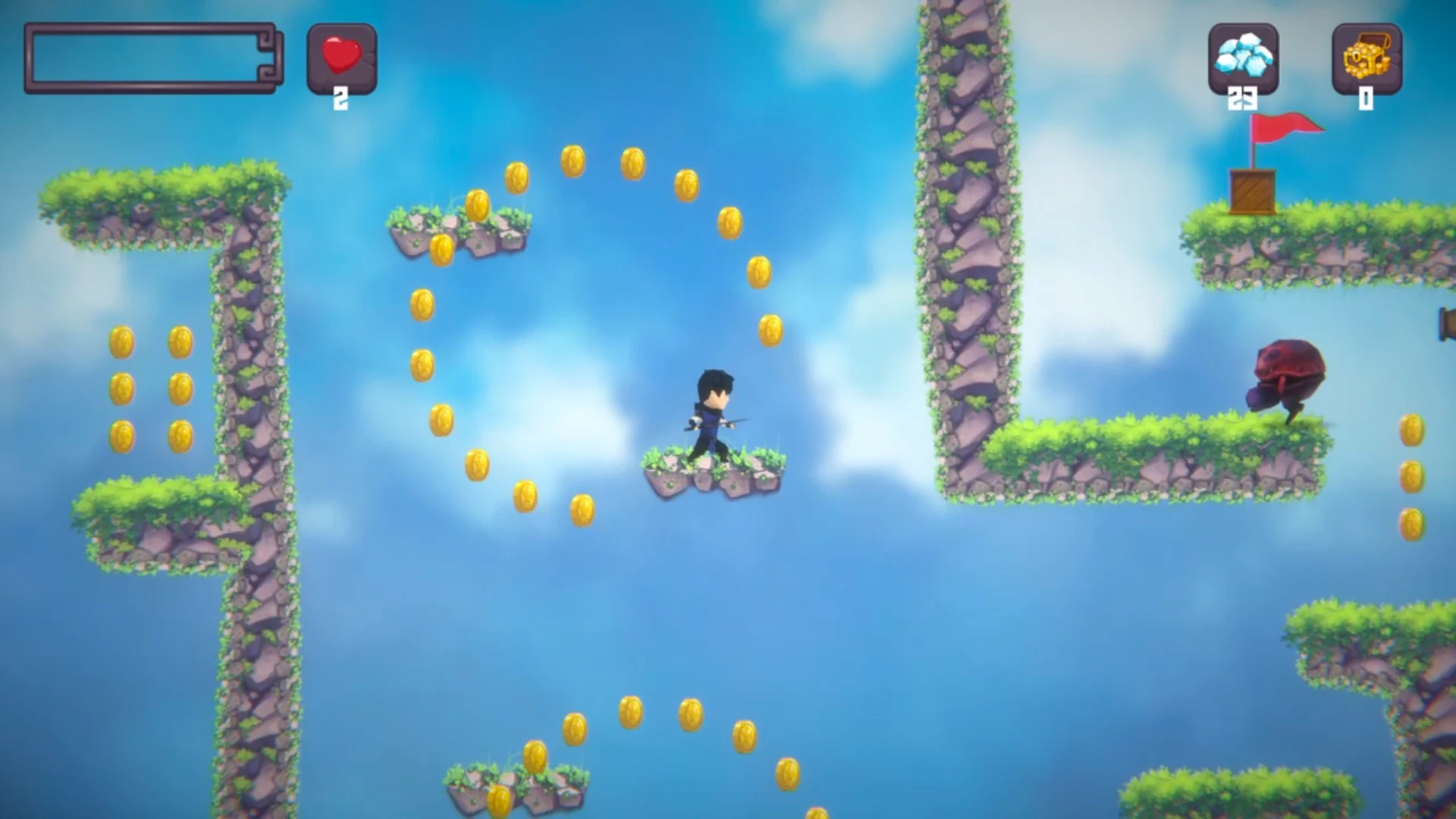The height and width of the screenshot is (819, 1456).
Task: Click the empty health bar at top left
Action: pos(152,57)
